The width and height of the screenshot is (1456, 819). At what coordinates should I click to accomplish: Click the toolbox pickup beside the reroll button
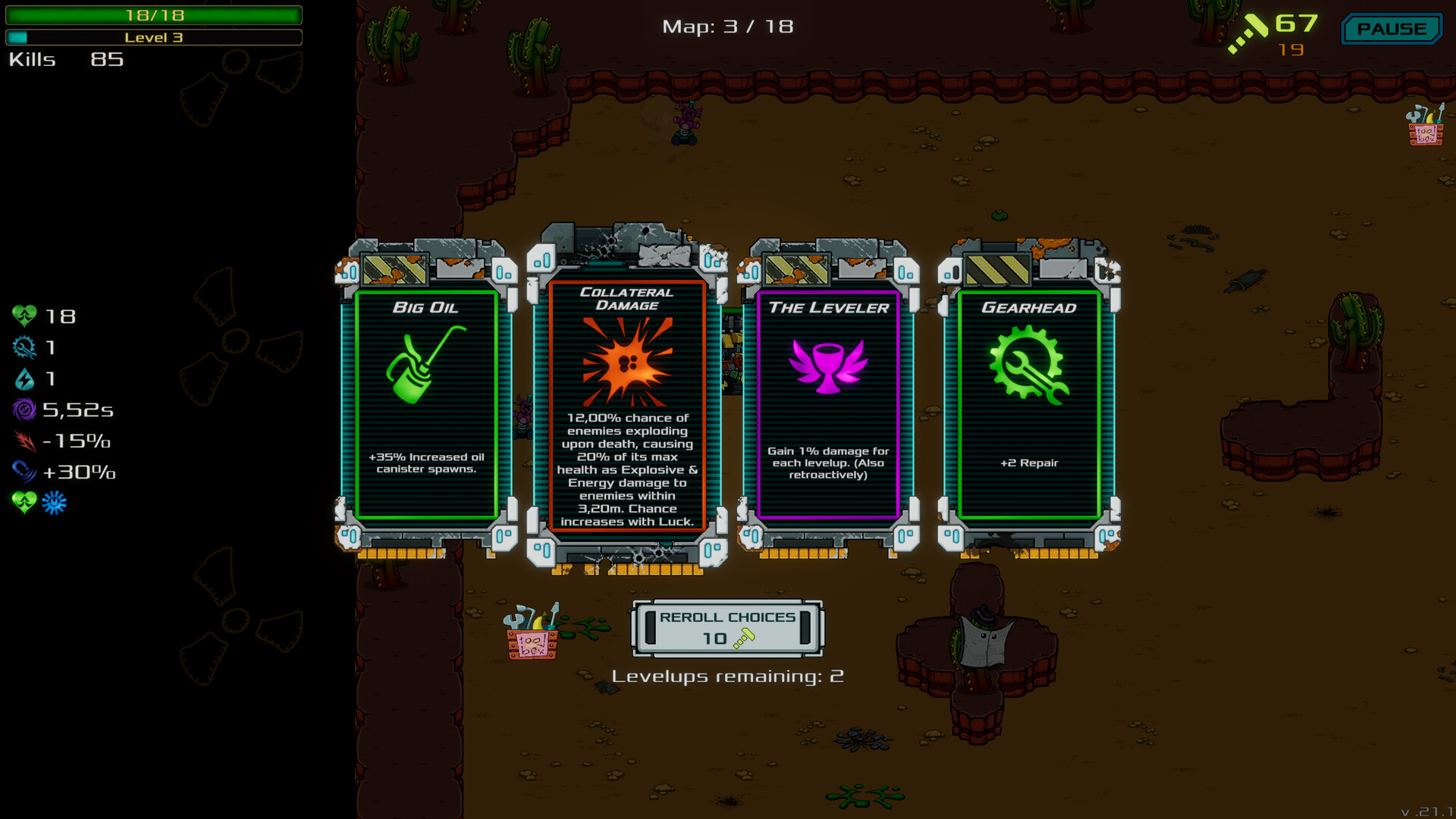tap(531, 637)
